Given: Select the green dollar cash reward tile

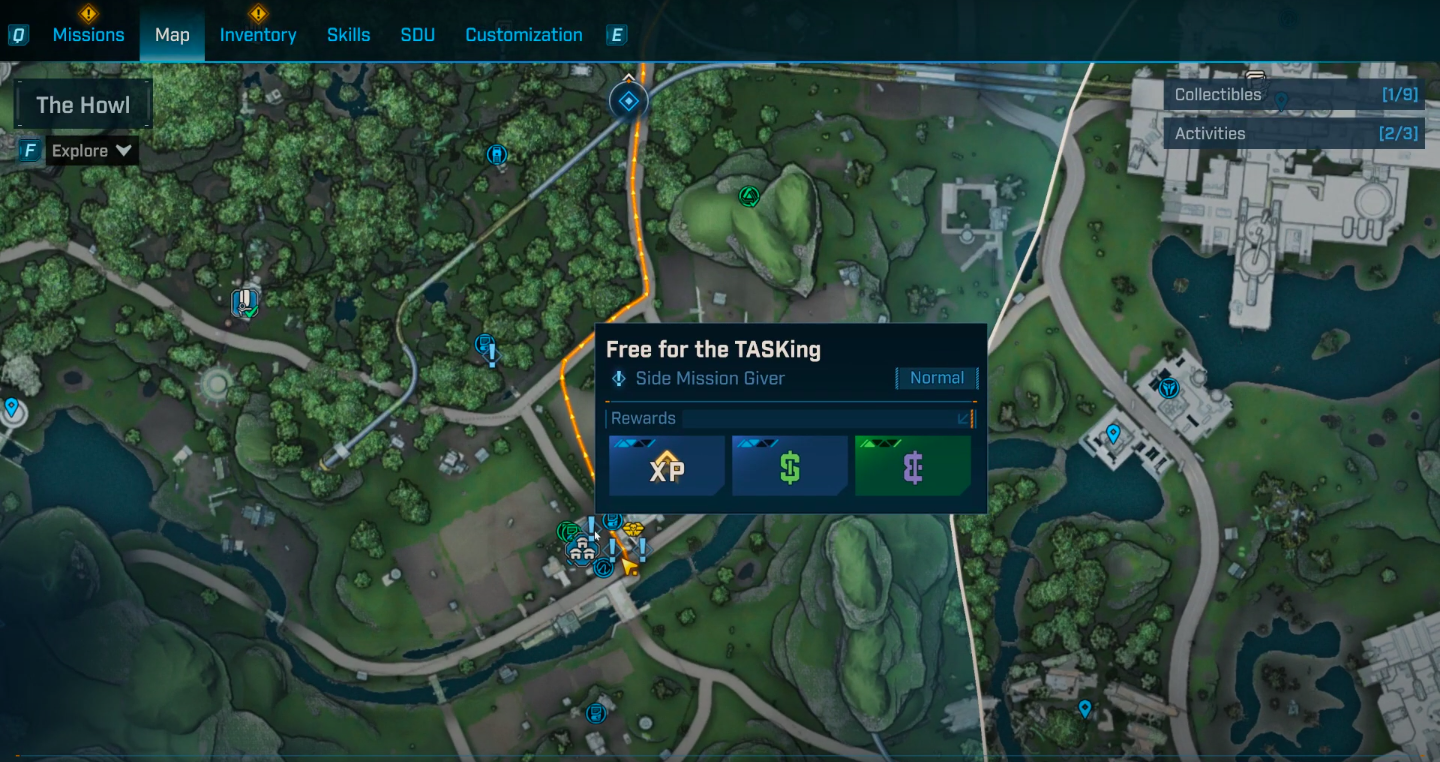Looking at the screenshot, I should click(x=790, y=466).
